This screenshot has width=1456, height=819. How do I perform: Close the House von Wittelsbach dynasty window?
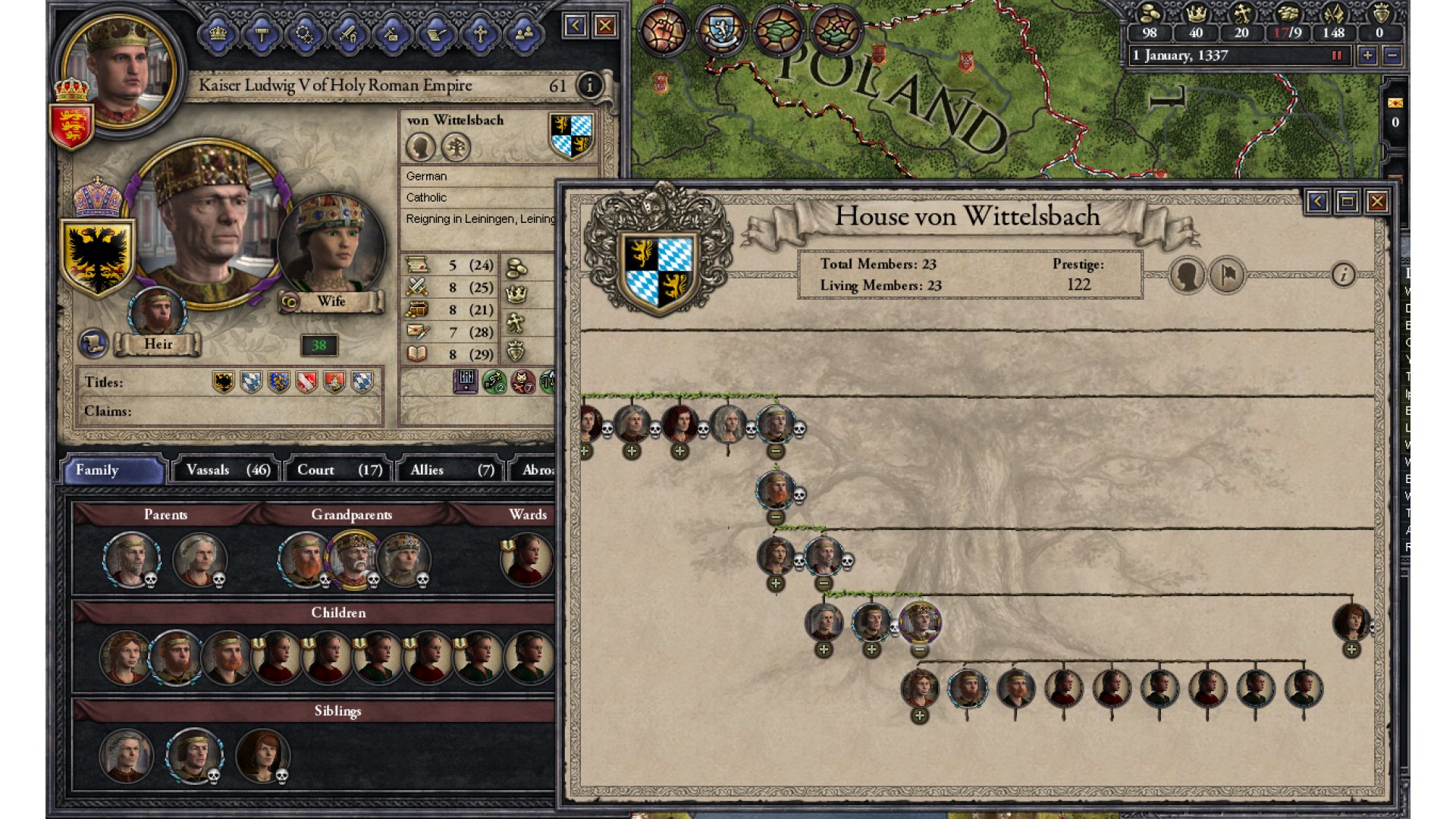coord(1377,202)
